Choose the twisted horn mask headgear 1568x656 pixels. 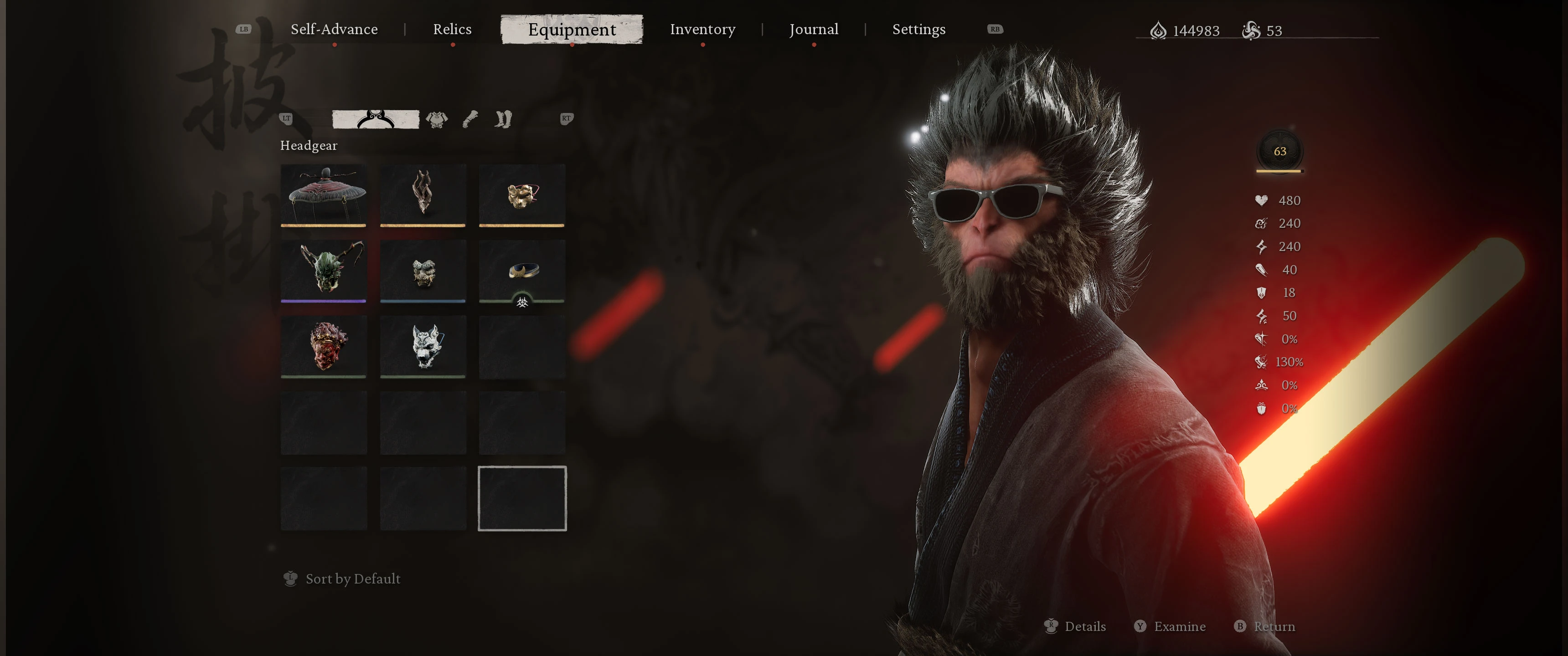click(423, 195)
